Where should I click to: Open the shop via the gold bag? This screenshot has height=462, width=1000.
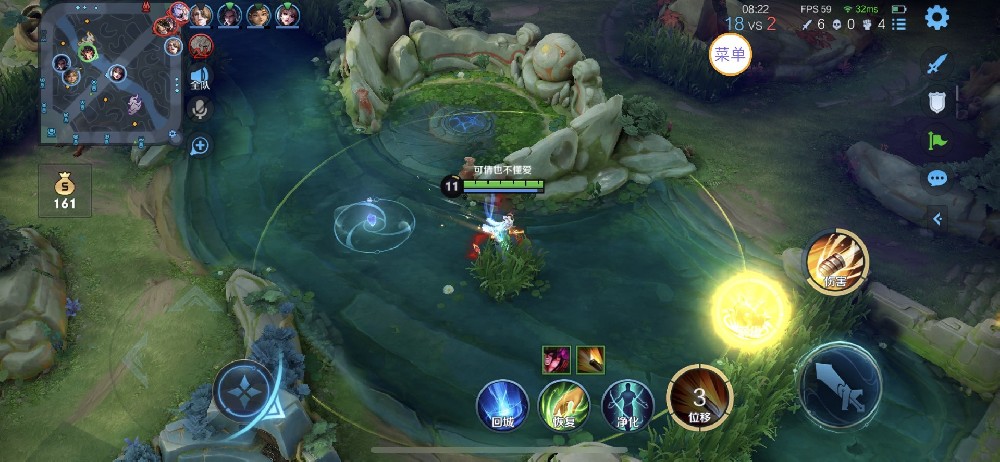pos(65,190)
